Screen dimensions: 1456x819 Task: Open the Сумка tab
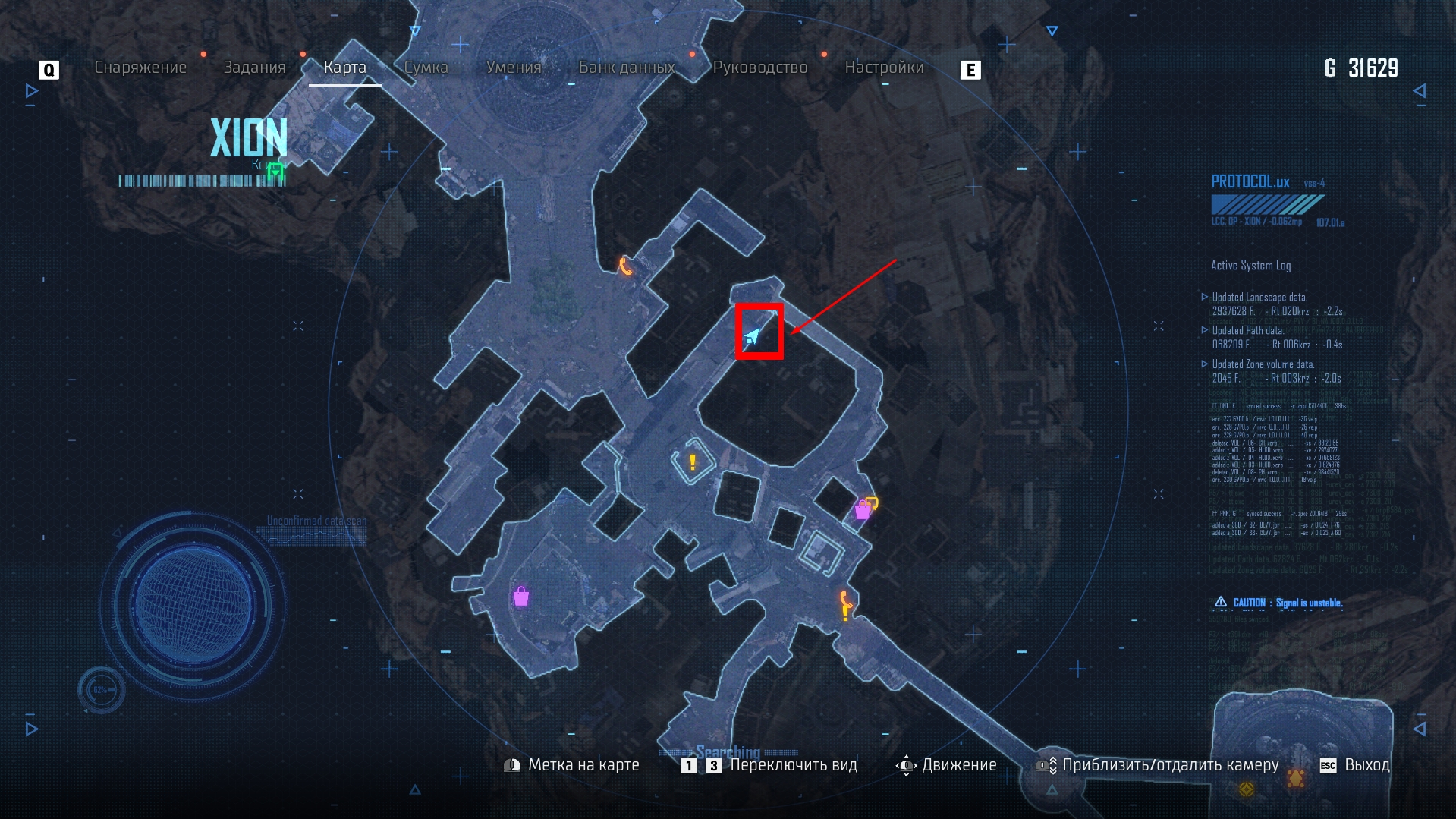(x=426, y=68)
